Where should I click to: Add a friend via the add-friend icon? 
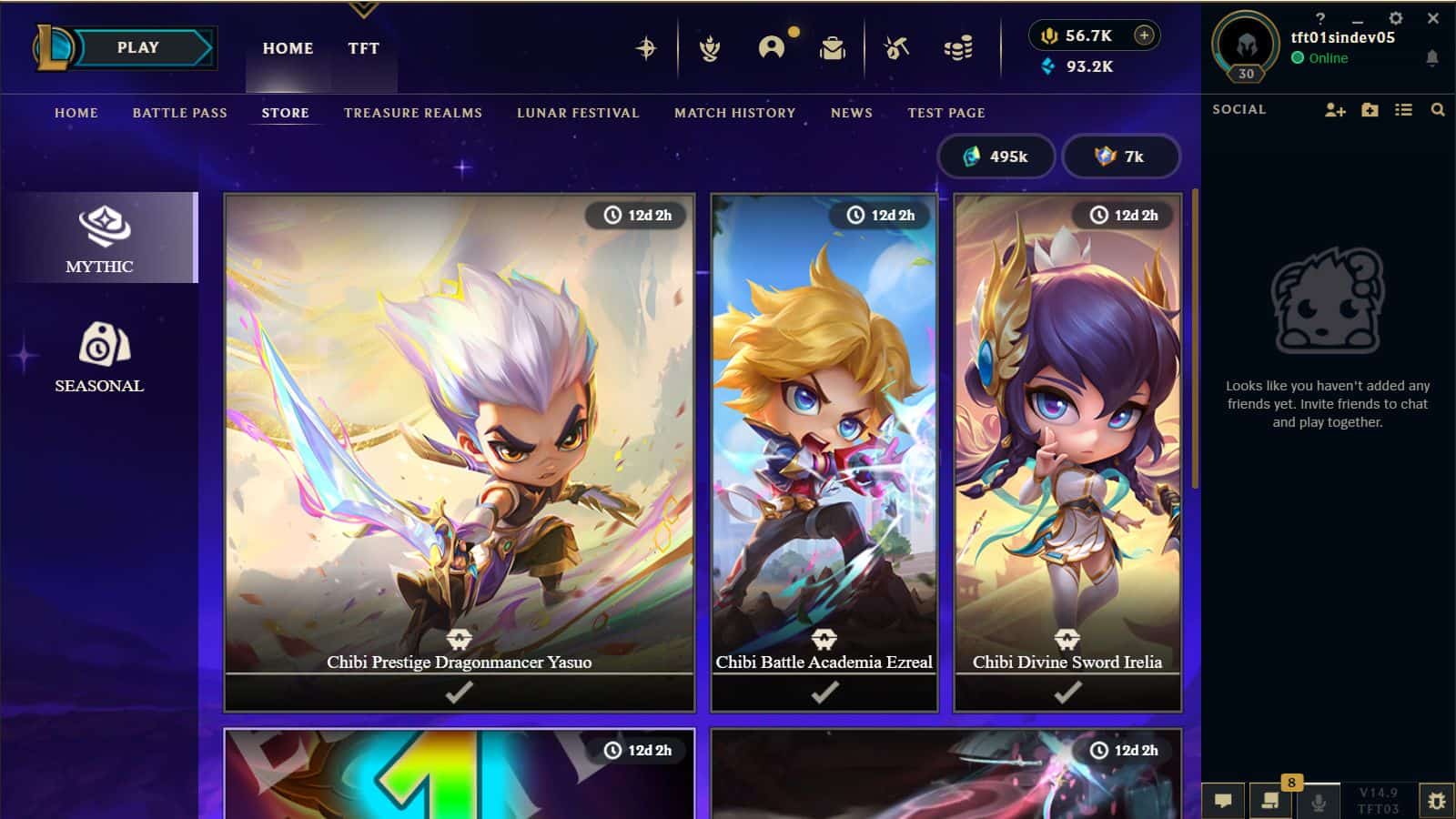(x=1334, y=109)
